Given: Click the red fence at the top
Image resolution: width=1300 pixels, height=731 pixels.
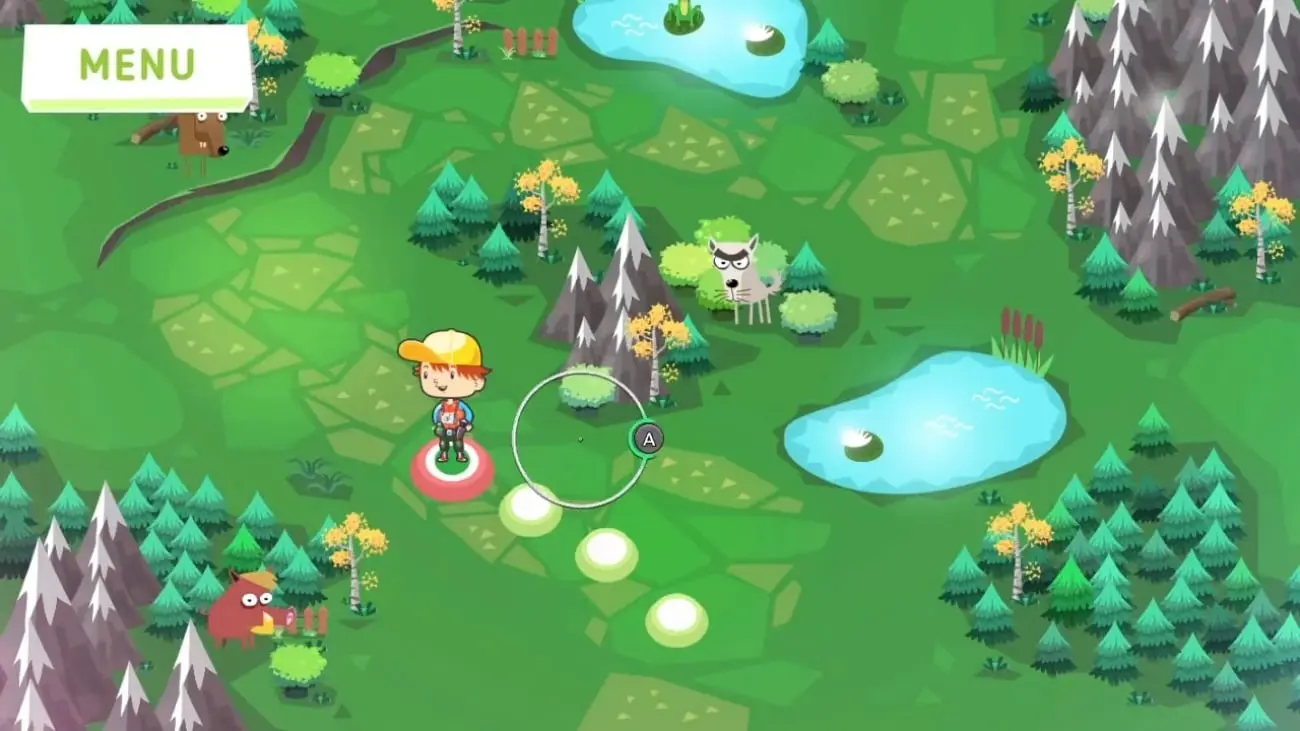Looking at the screenshot, I should (x=530, y=40).
